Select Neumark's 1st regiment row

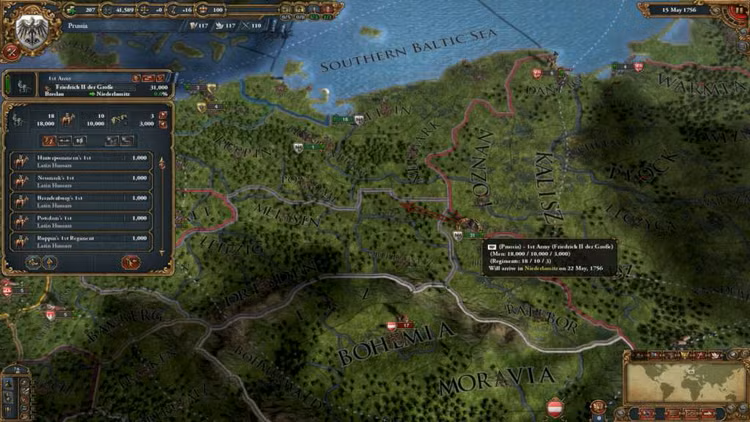pyautogui.click(x=81, y=181)
